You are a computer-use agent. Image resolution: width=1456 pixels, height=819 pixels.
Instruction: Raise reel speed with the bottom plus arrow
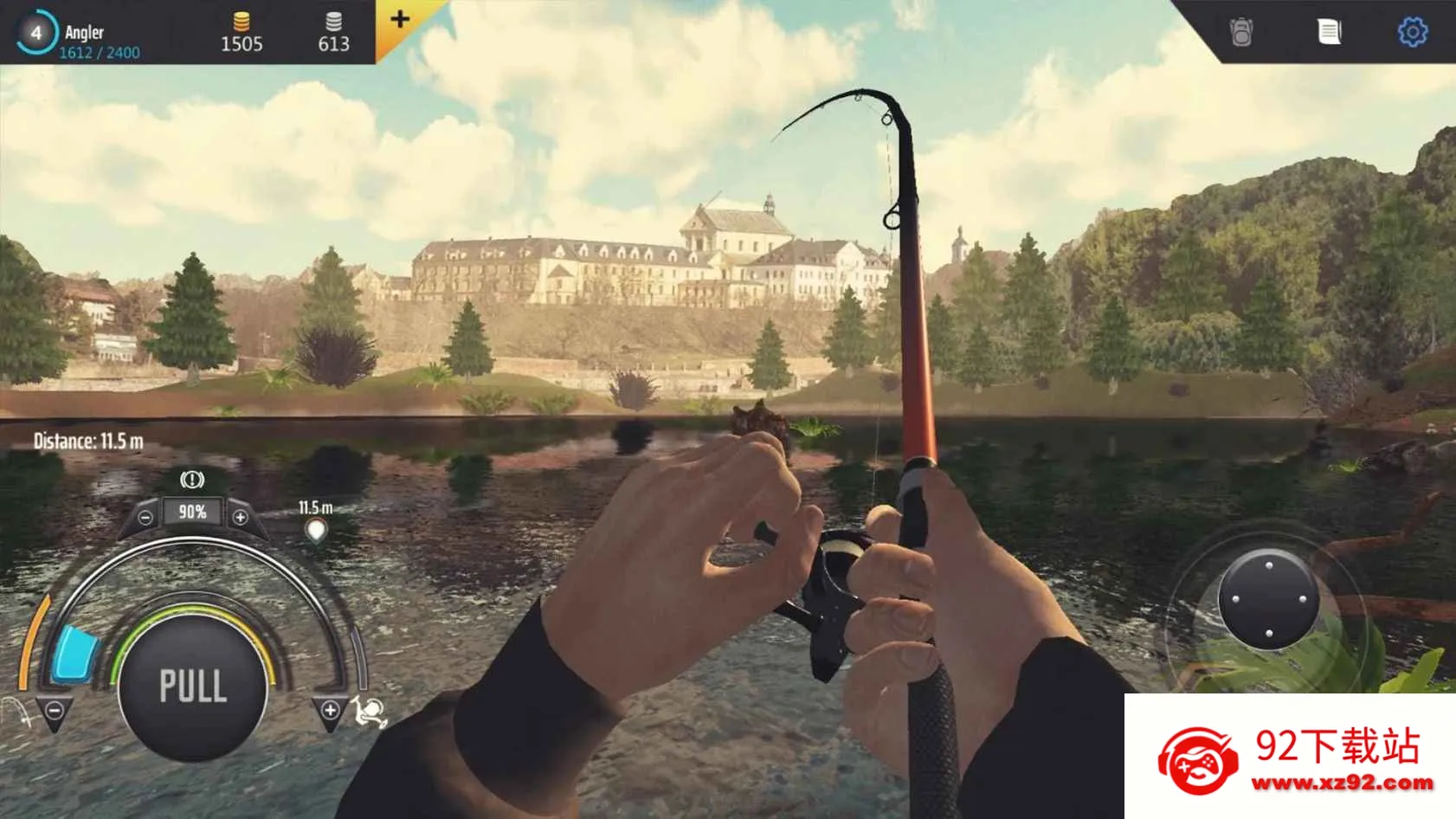click(330, 711)
